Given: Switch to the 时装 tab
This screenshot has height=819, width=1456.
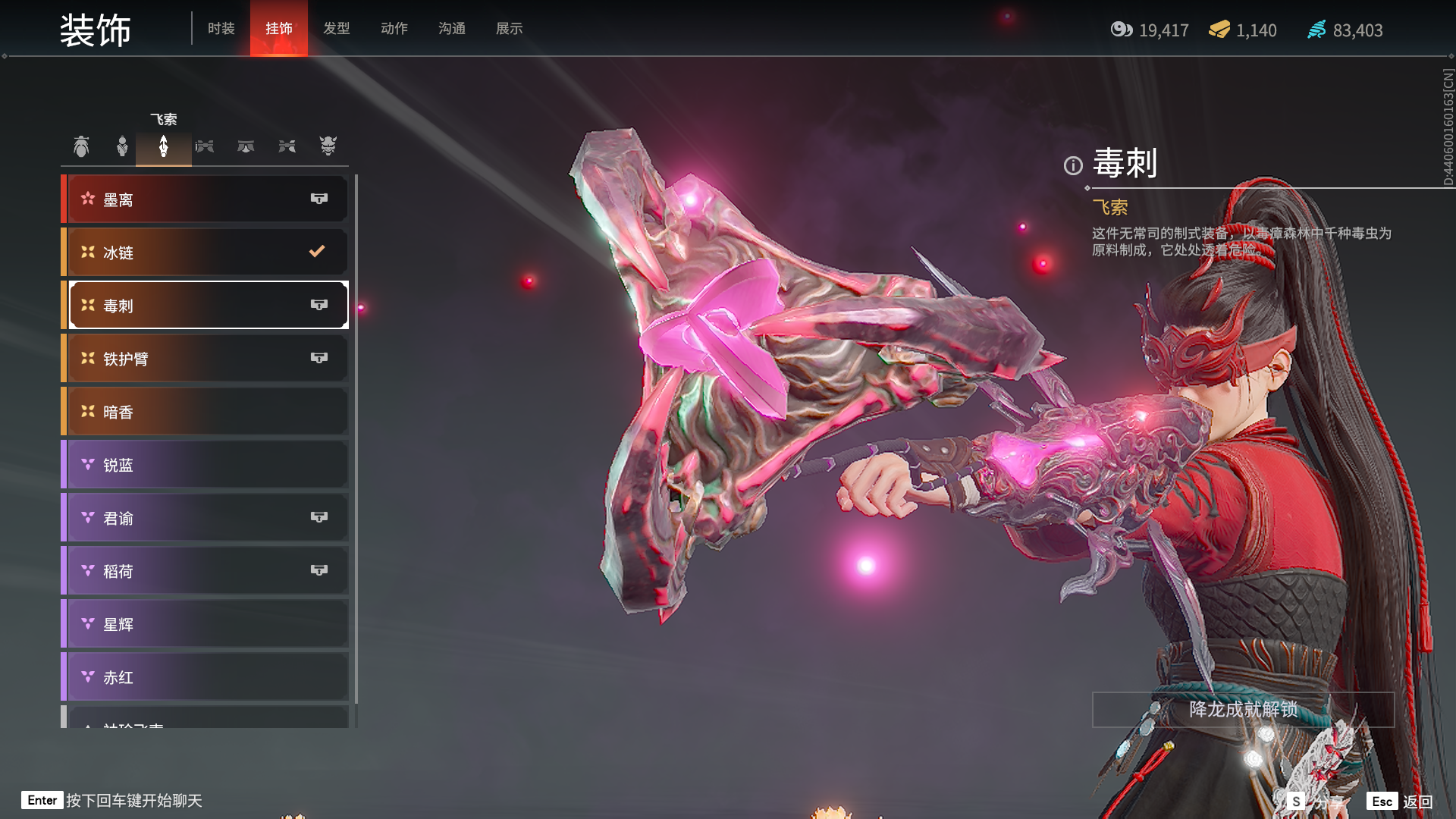Looking at the screenshot, I should coord(221,28).
